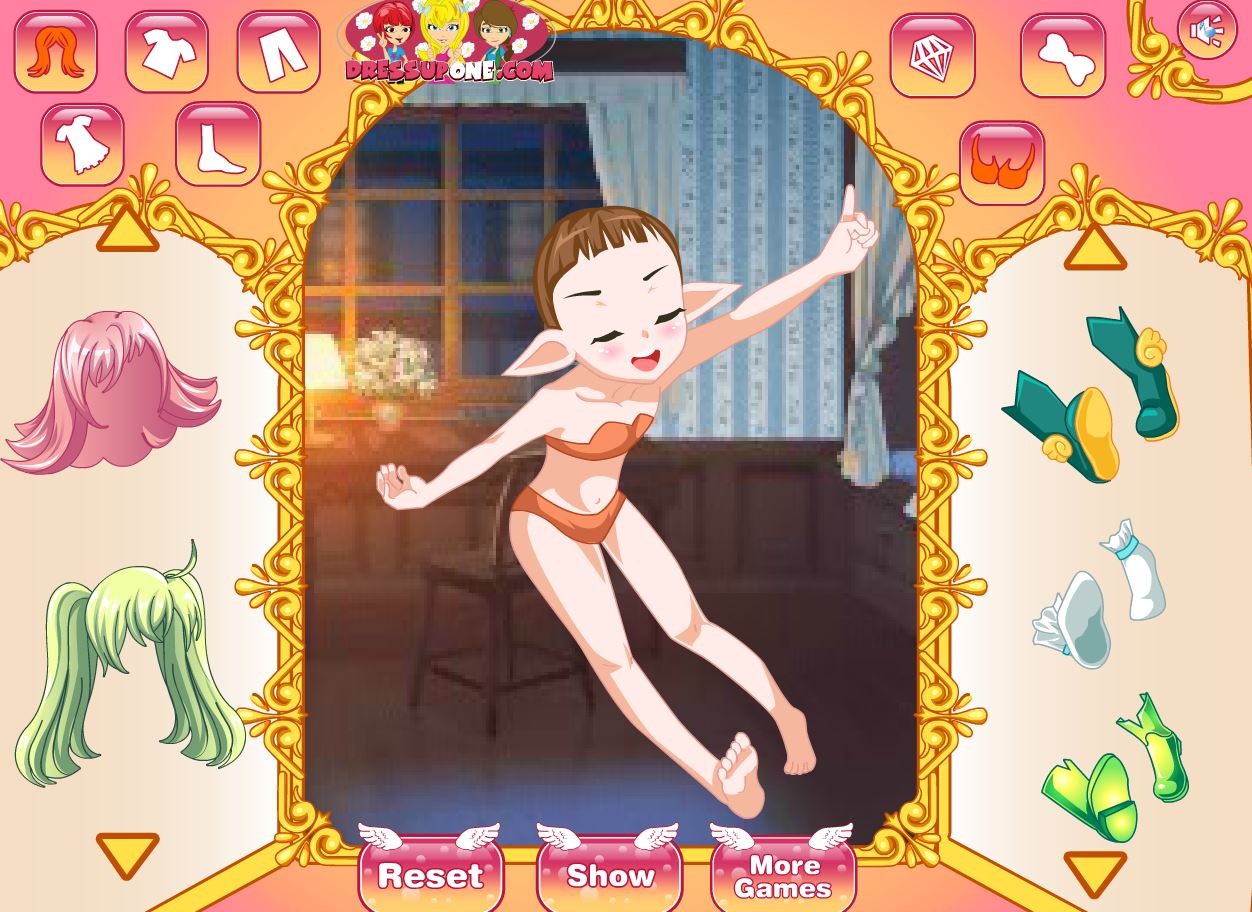
Task: Pick the pink hair wig
Action: click(110, 390)
